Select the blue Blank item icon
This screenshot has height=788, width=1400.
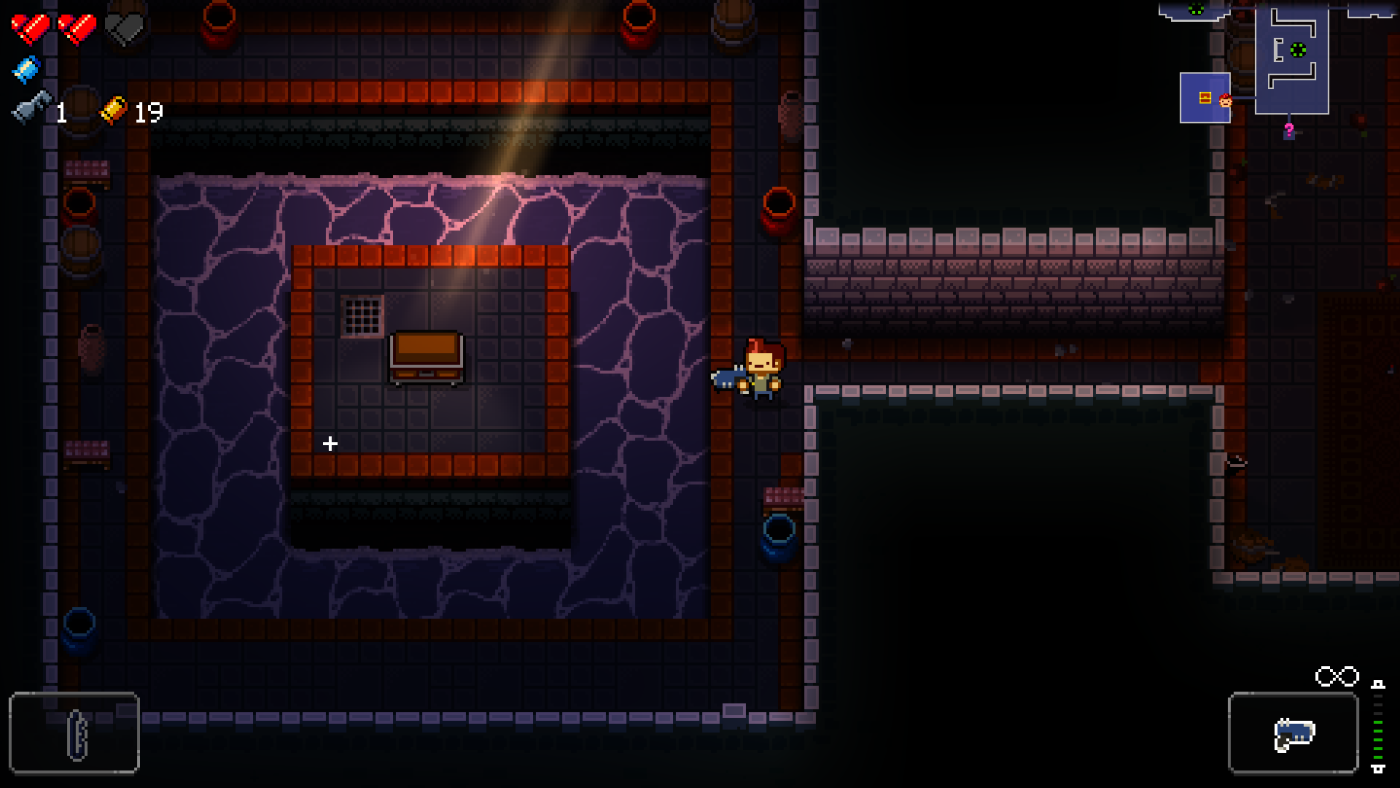[x=24, y=69]
